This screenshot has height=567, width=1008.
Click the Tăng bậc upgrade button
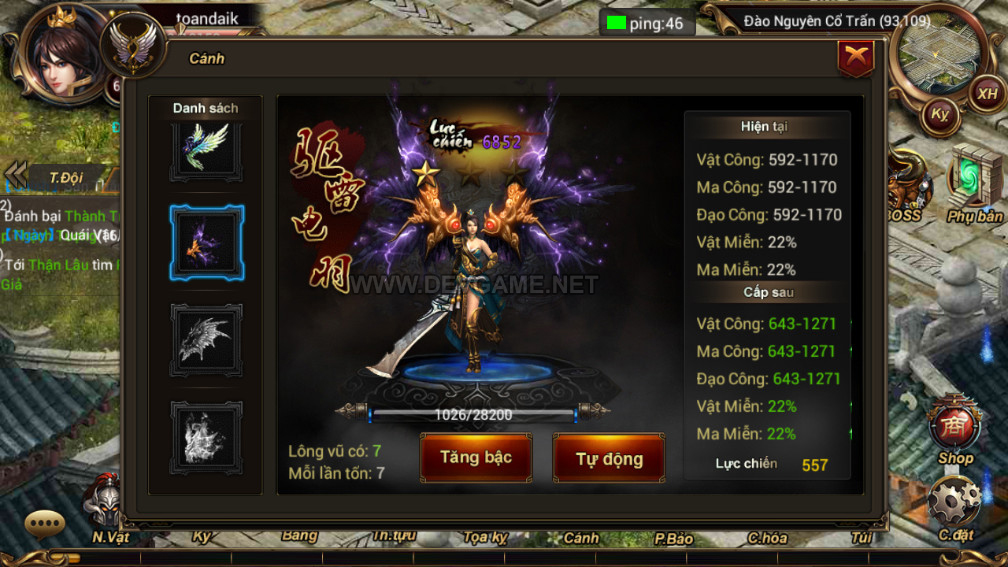(475, 458)
